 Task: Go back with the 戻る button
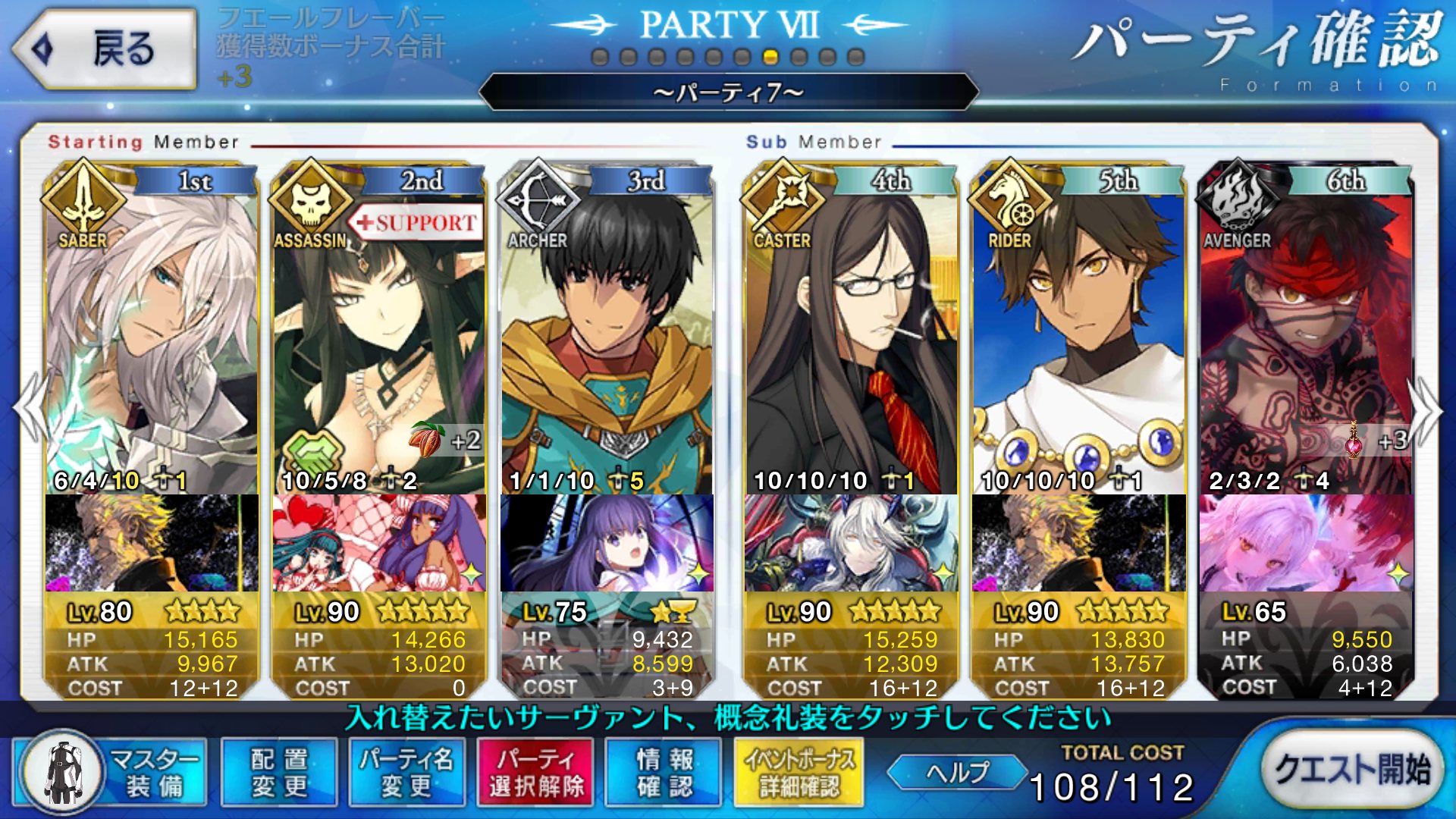105,49
